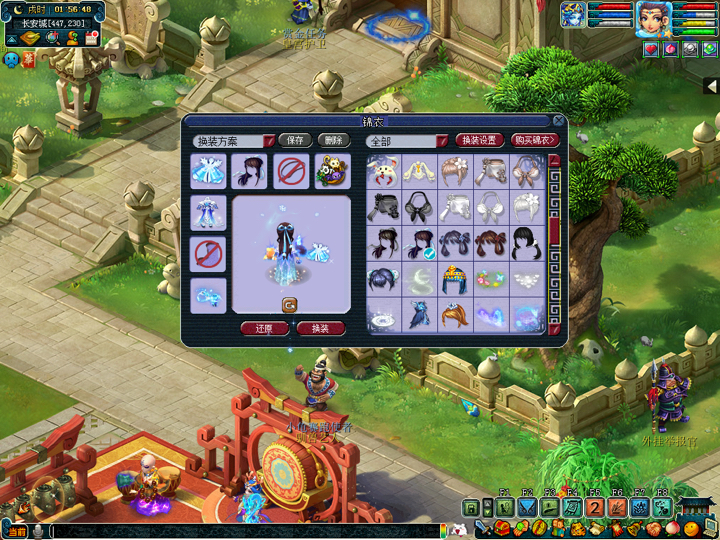Click the 购买锦衣 buy outfit button

[534, 141]
